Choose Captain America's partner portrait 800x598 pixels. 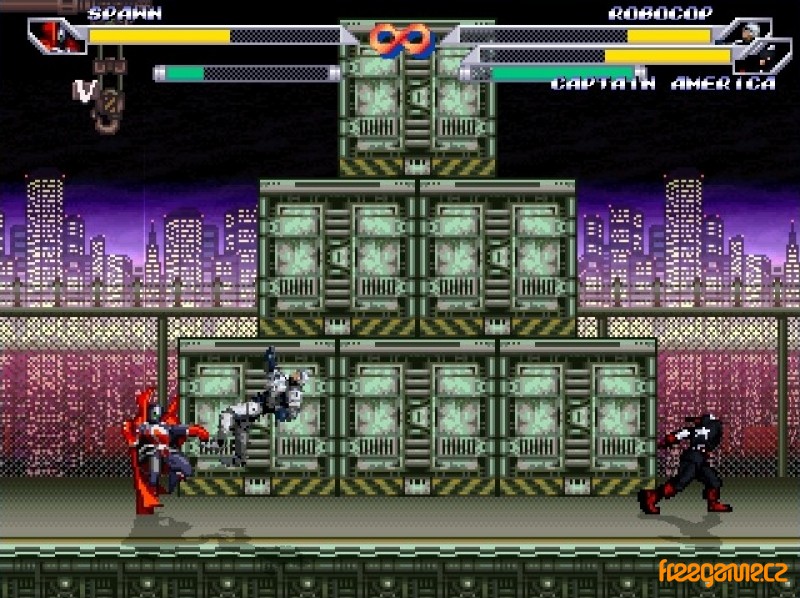764,56
